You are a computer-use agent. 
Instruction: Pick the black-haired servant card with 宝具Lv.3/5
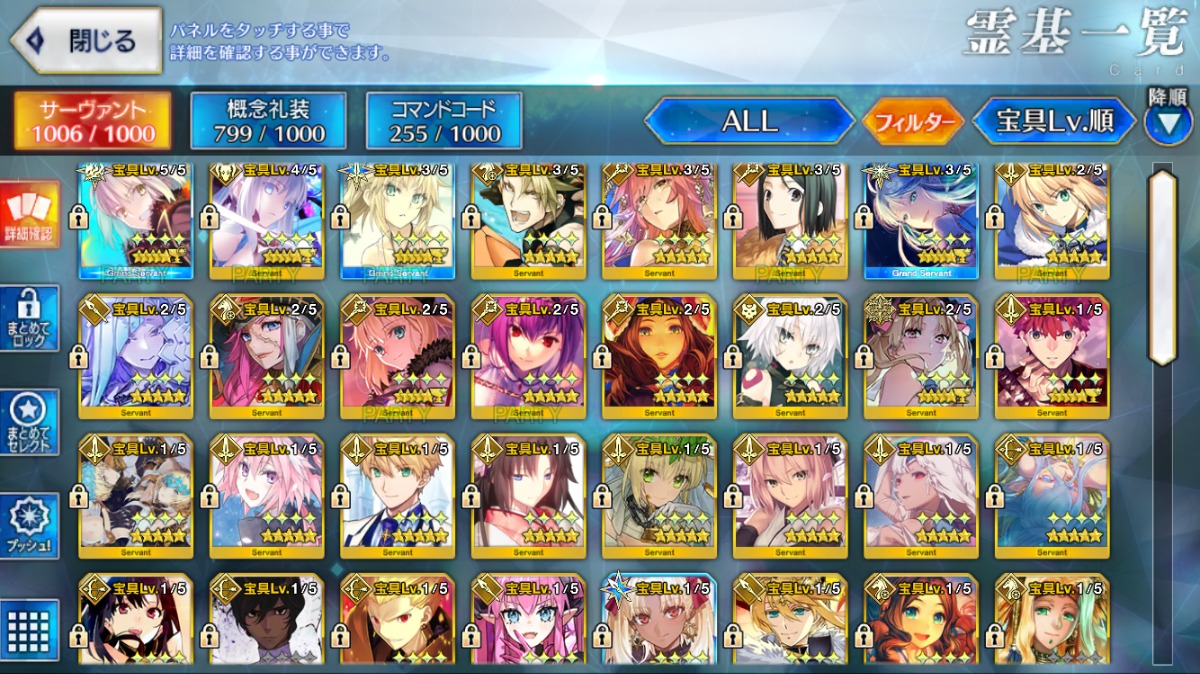790,220
